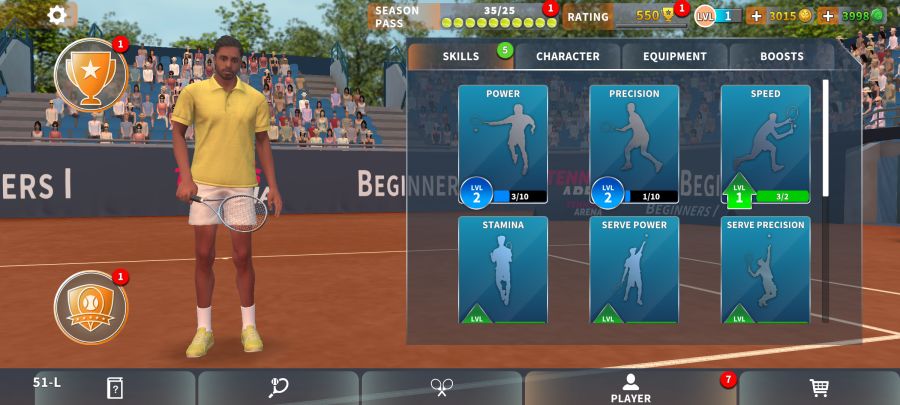The width and height of the screenshot is (900, 405).
Task: Open the settings gear icon
Action: pyautogui.click(x=58, y=14)
